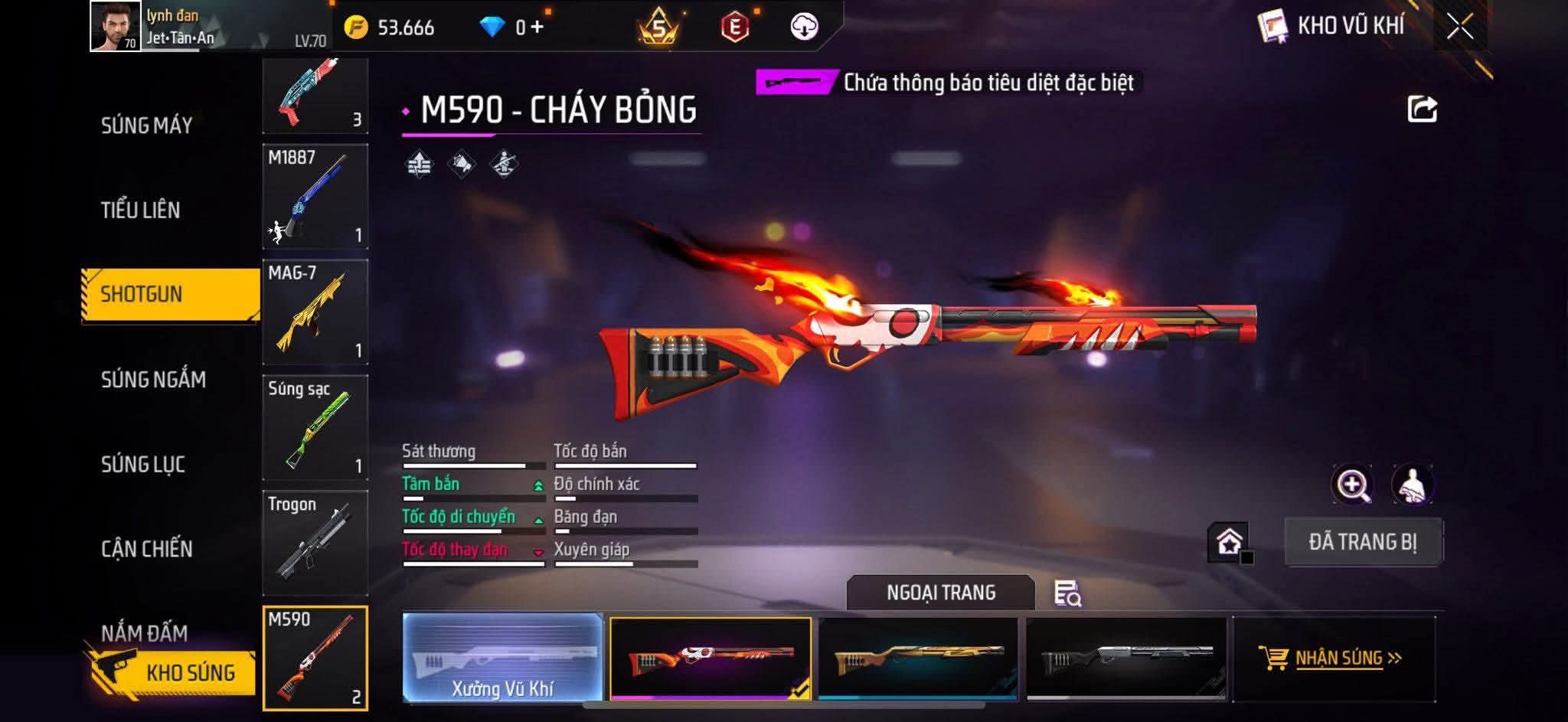Open the TIỂU LIÊN weapon category
Screen dimensions: 1568x722
[x=140, y=210]
